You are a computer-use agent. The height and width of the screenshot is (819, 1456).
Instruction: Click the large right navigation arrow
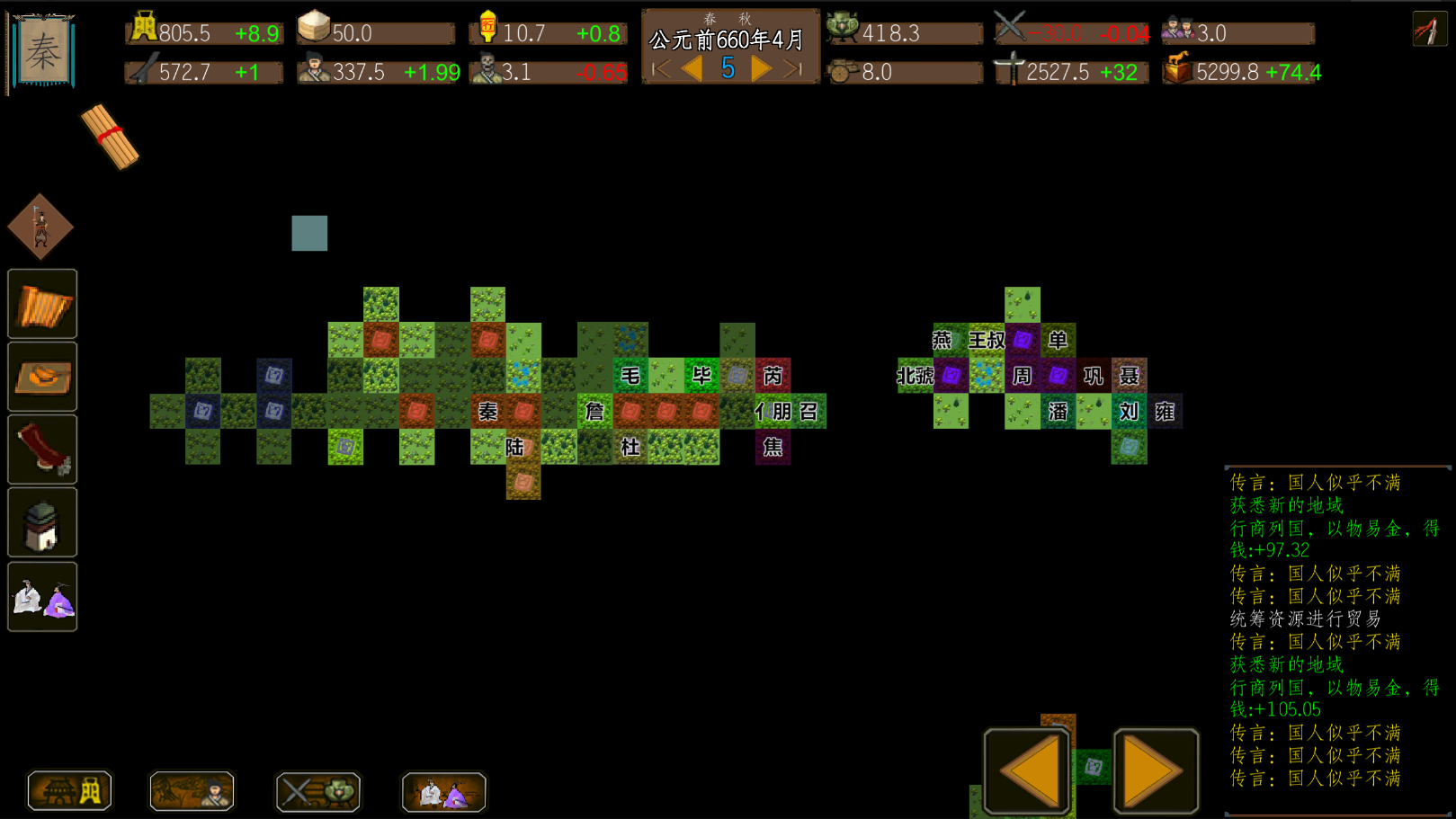[x=1157, y=769]
